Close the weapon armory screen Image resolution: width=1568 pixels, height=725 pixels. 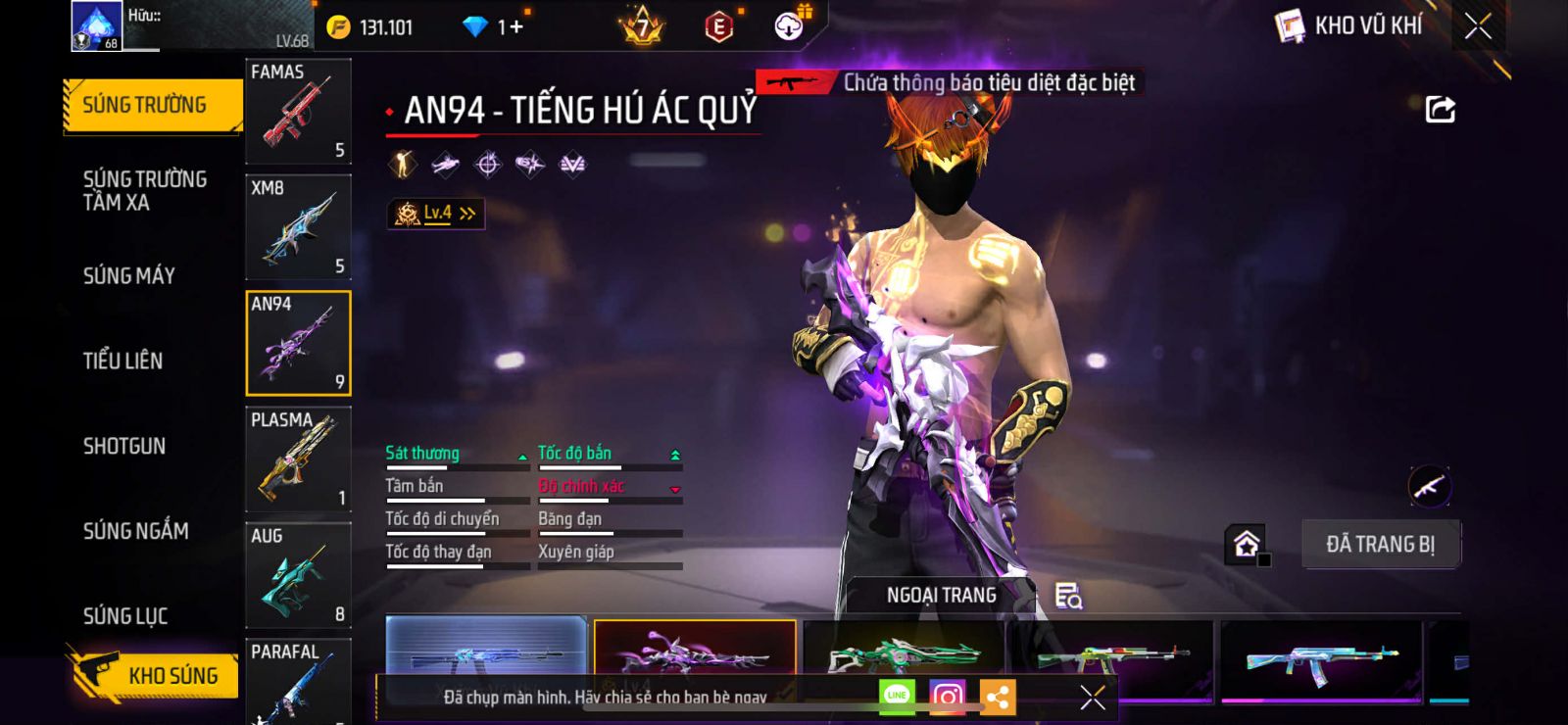click(1478, 26)
